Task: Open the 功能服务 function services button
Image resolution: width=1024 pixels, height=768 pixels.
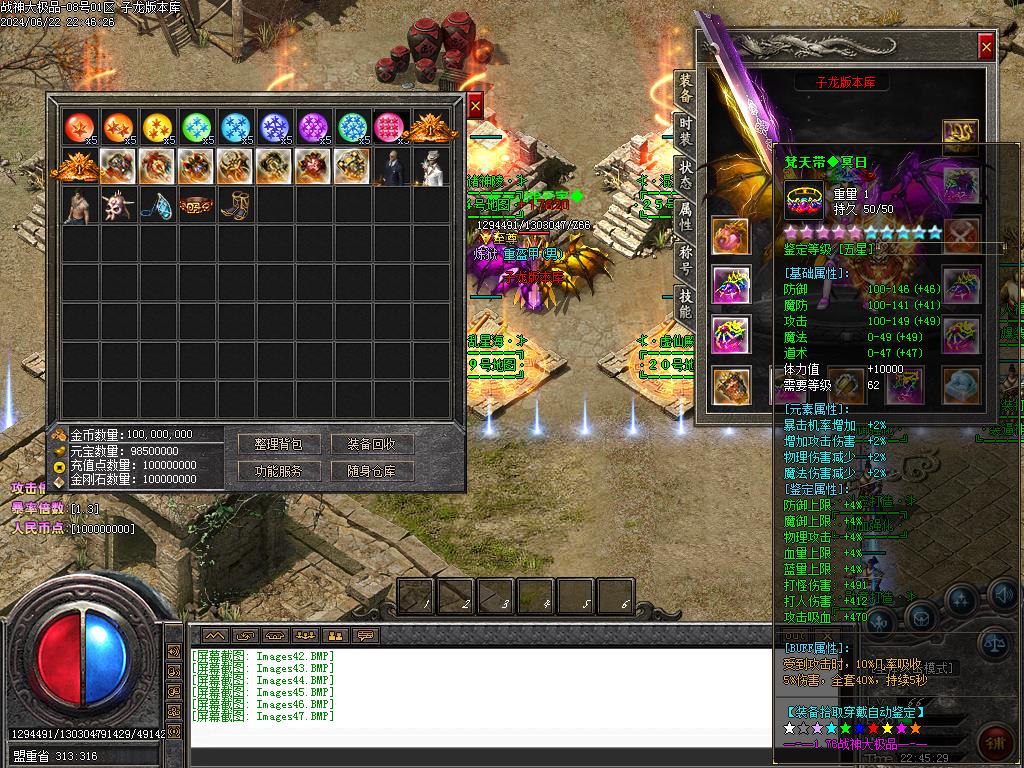Action: click(278, 471)
